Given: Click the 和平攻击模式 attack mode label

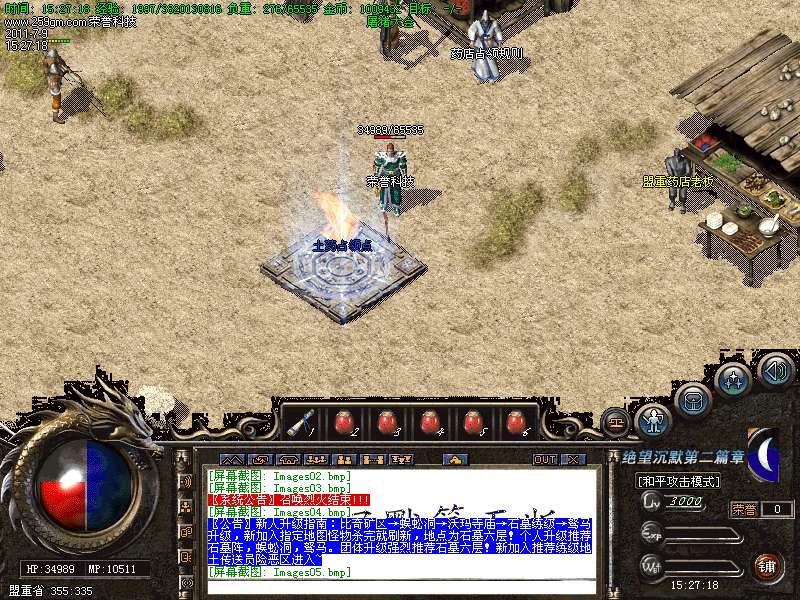Looking at the screenshot, I should (x=675, y=481).
